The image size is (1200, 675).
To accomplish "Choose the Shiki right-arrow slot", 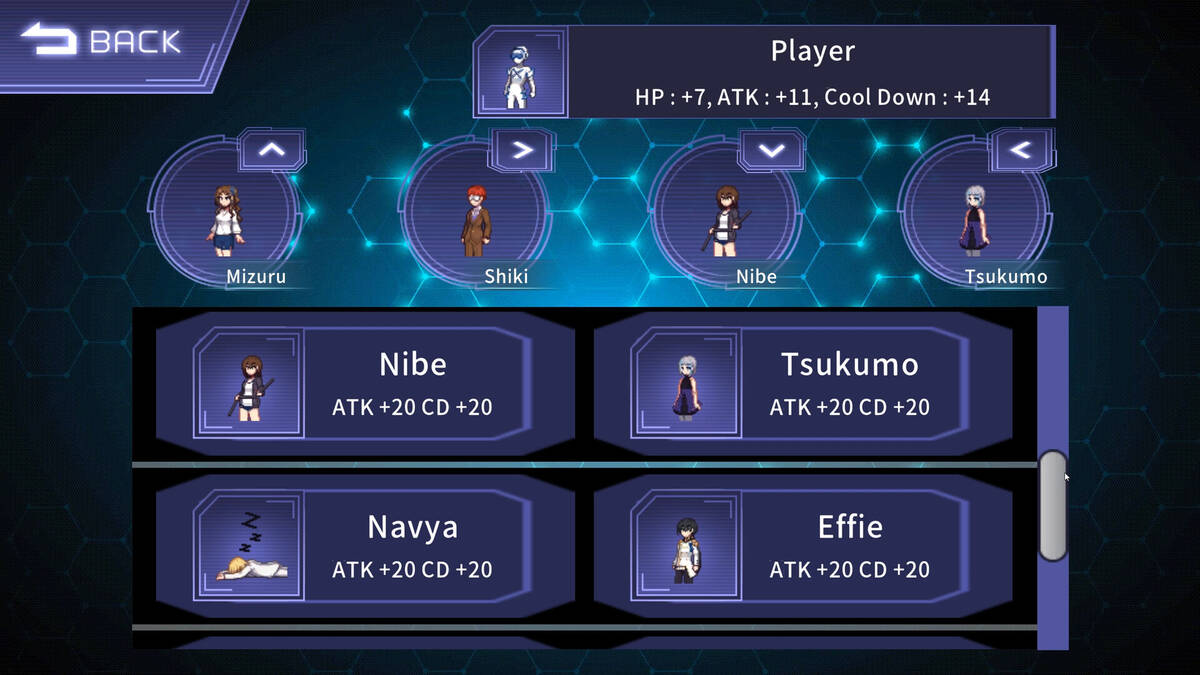I will click(x=477, y=213).
